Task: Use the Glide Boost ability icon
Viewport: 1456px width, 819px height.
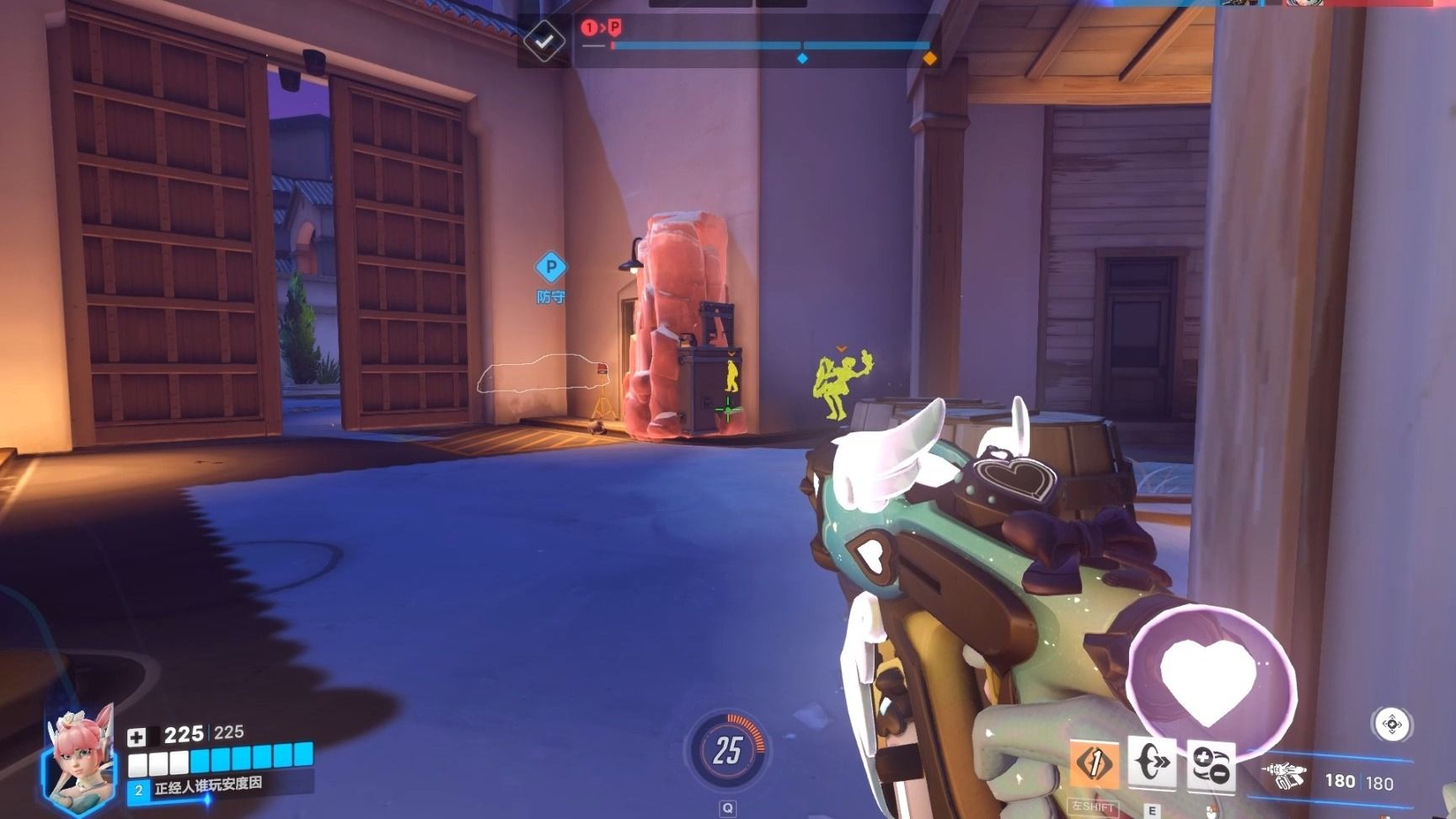Action: 1151,763
